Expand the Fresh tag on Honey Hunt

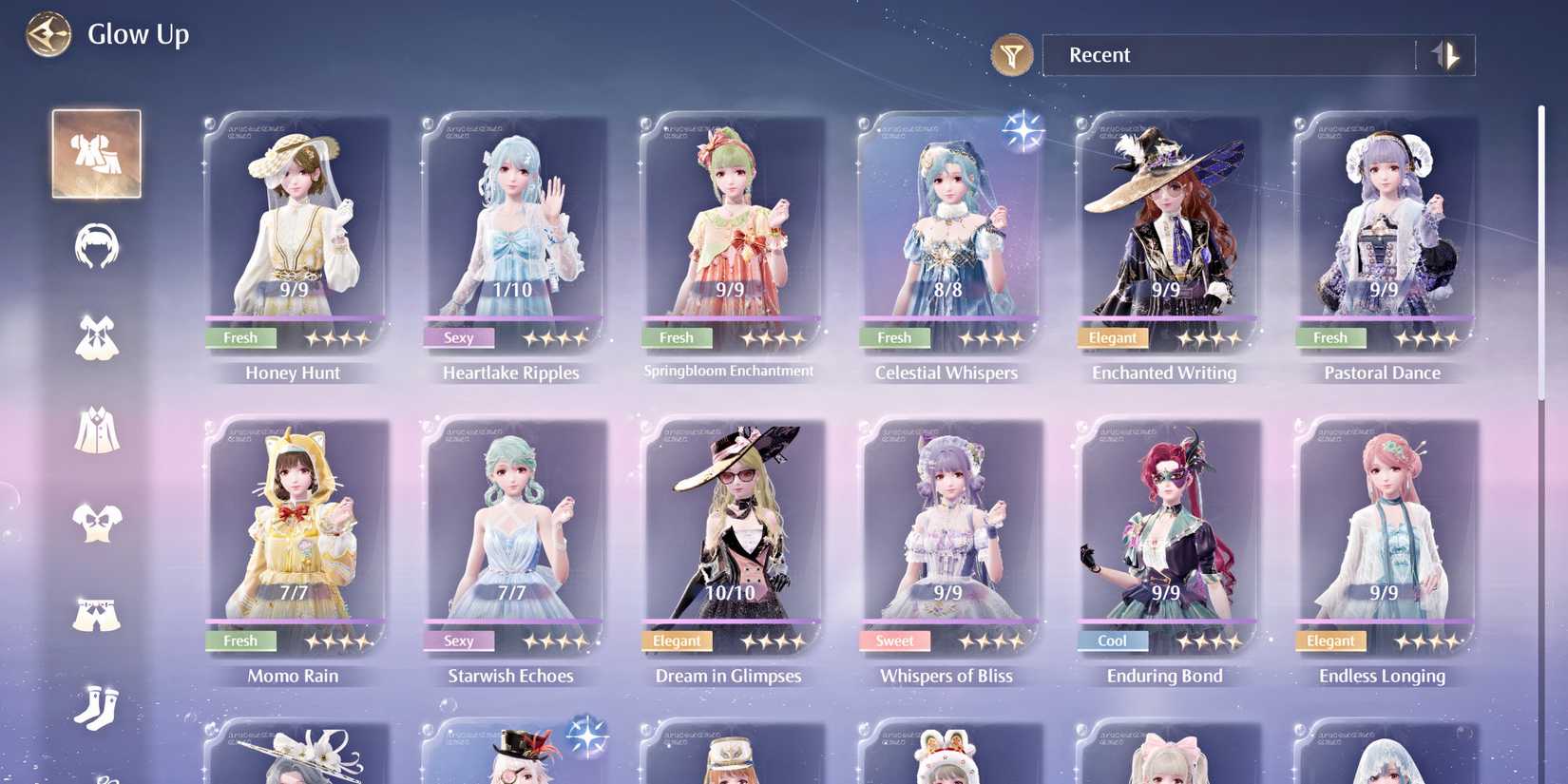click(240, 337)
